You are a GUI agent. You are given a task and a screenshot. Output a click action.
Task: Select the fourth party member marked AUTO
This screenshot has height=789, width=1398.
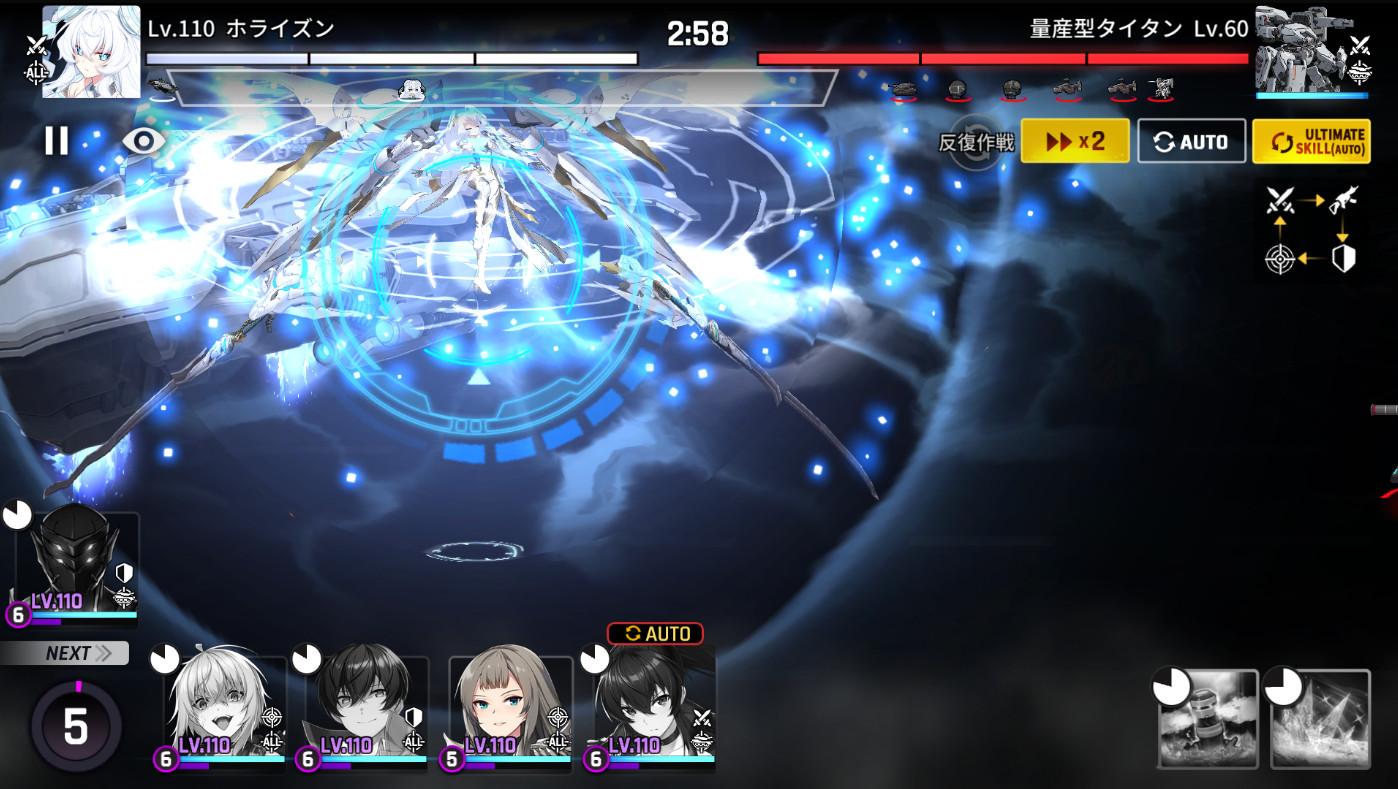(x=652, y=710)
